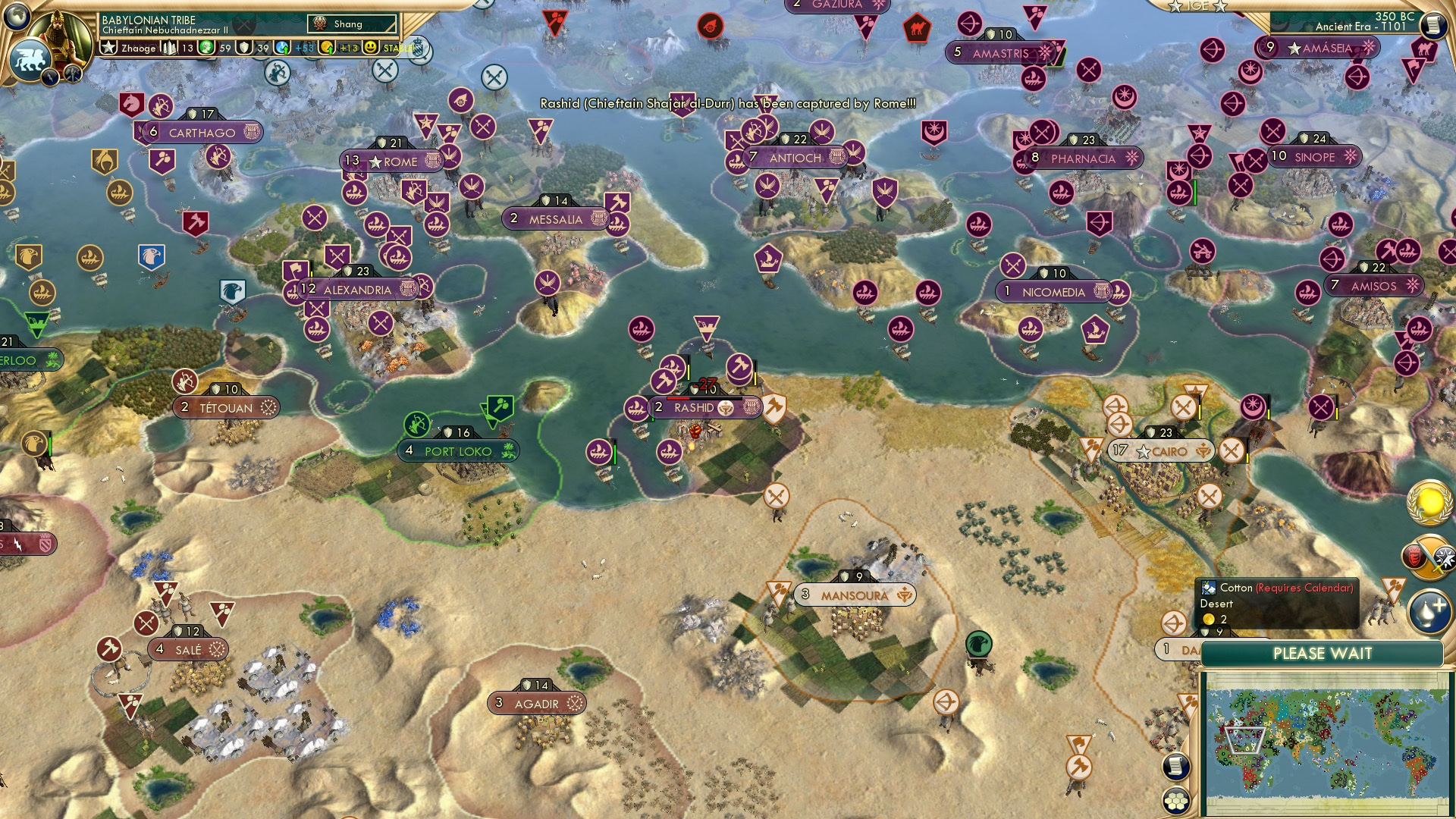Click the green culture icon showing 59
Screen dimensions: 1456x819
pyautogui.click(x=206, y=48)
